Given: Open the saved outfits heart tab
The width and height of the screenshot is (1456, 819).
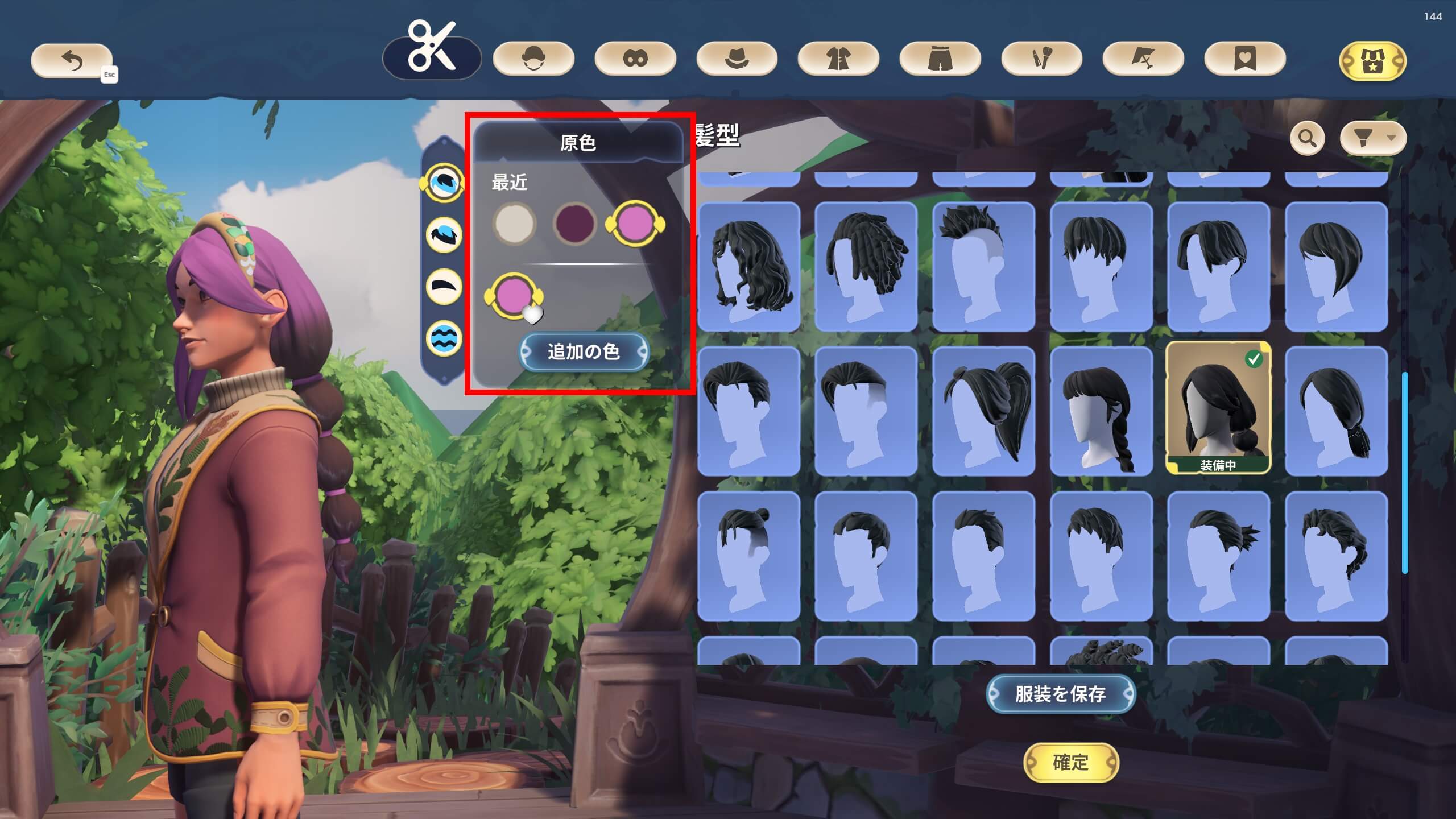Looking at the screenshot, I should pyautogui.click(x=1245, y=59).
